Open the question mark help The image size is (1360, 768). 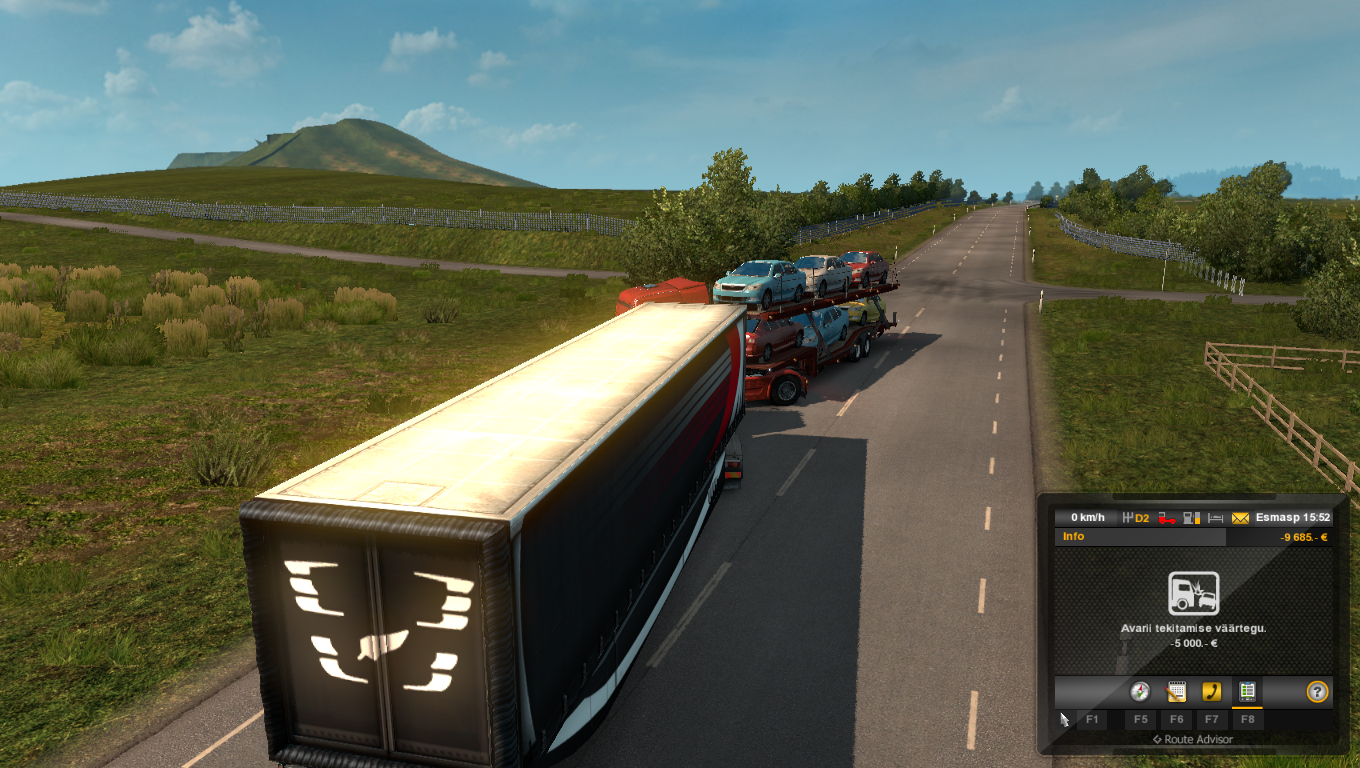coord(1317,691)
